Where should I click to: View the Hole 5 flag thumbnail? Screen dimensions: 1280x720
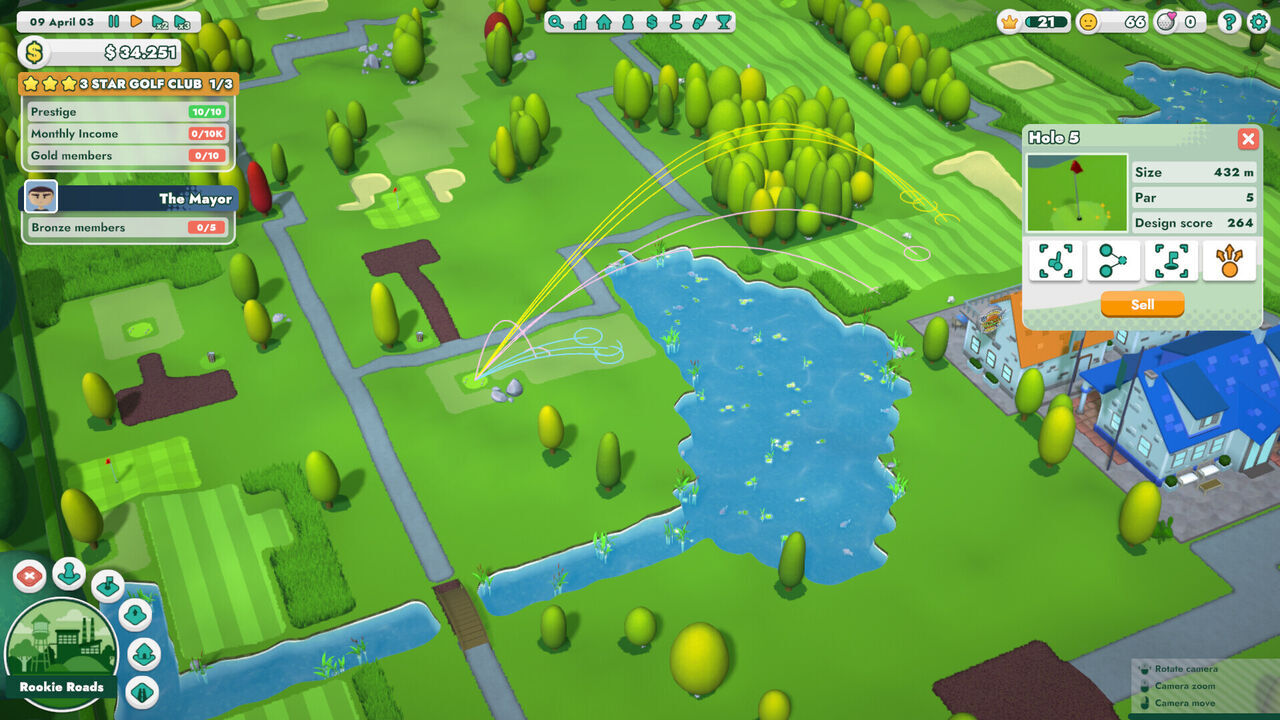click(1077, 193)
